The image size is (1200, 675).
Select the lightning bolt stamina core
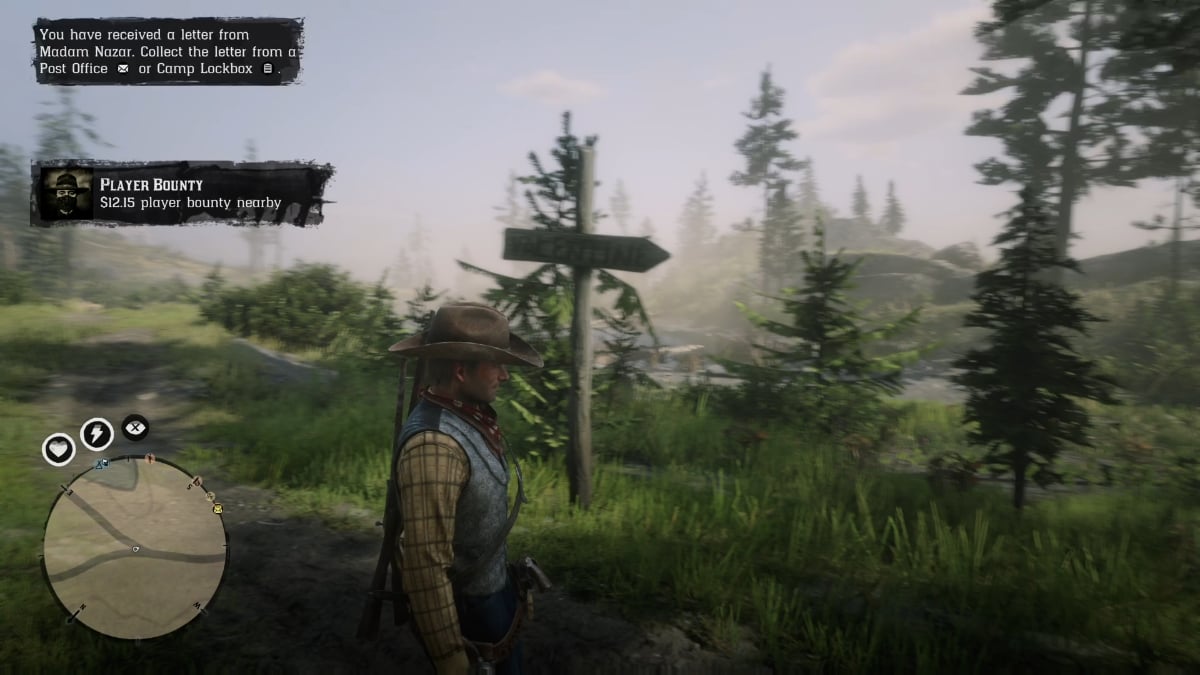click(97, 433)
